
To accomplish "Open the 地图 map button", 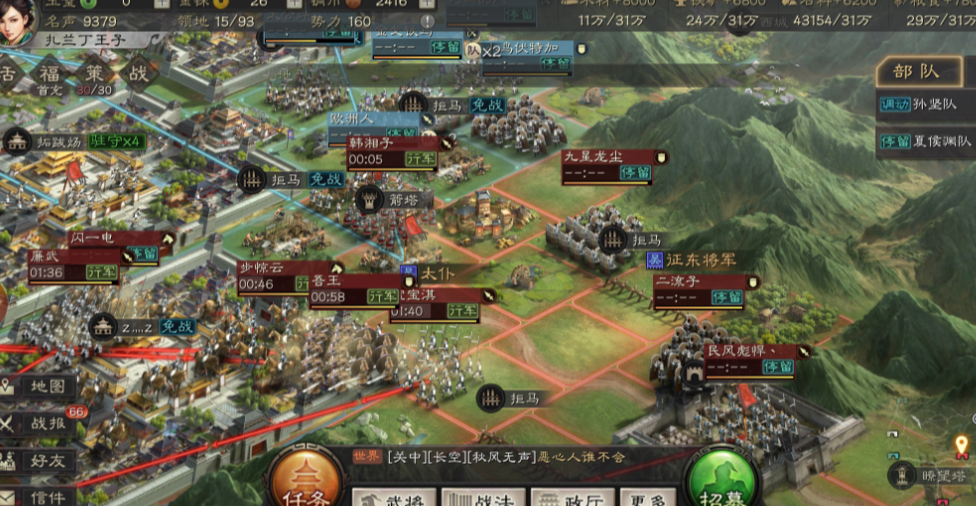I will click(x=39, y=387).
